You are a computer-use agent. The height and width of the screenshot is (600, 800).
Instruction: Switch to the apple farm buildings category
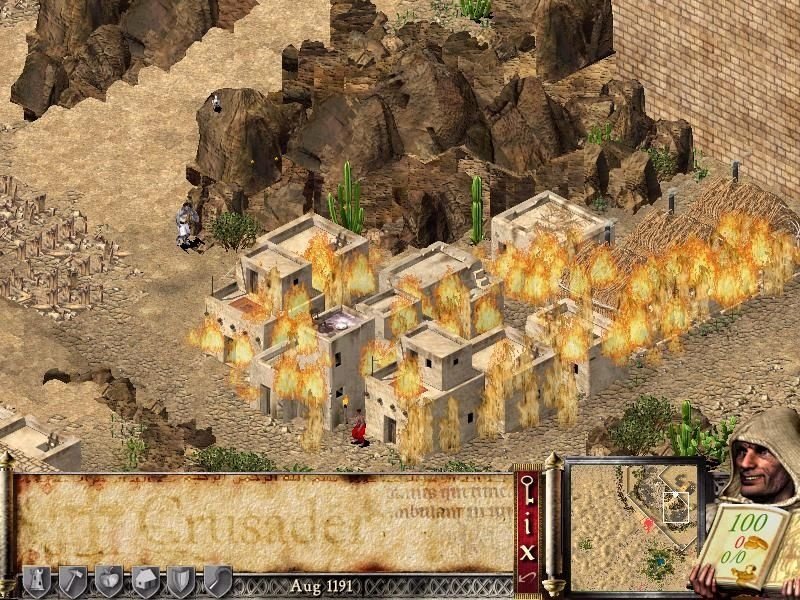coord(109,581)
